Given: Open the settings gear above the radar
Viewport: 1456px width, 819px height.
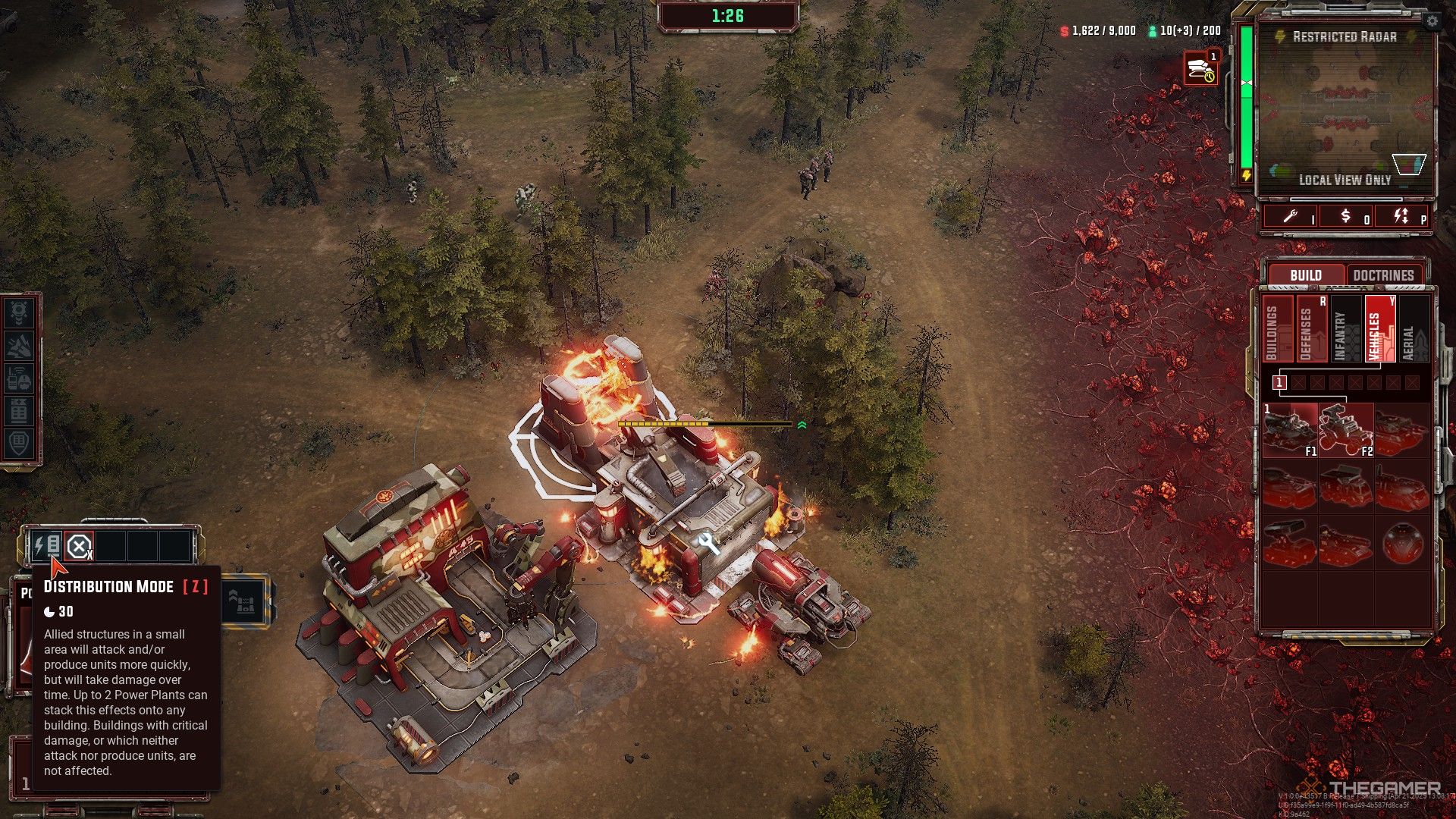Looking at the screenshot, I should click(x=1432, y=21).
